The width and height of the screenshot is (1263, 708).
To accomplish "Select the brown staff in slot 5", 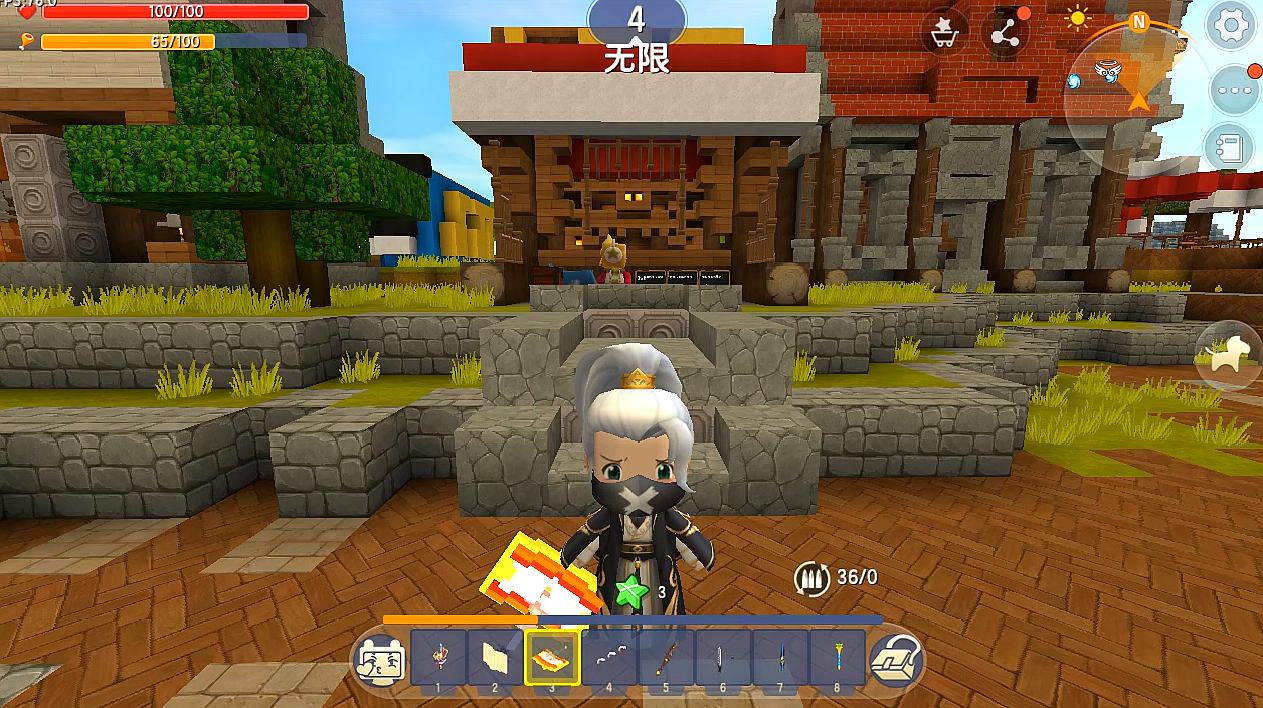I will tap(666, 658).
